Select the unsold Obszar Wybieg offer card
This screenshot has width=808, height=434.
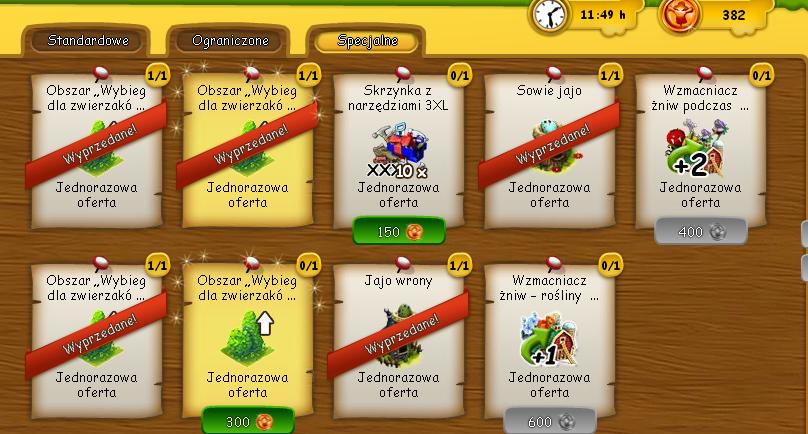pos(248,335)
